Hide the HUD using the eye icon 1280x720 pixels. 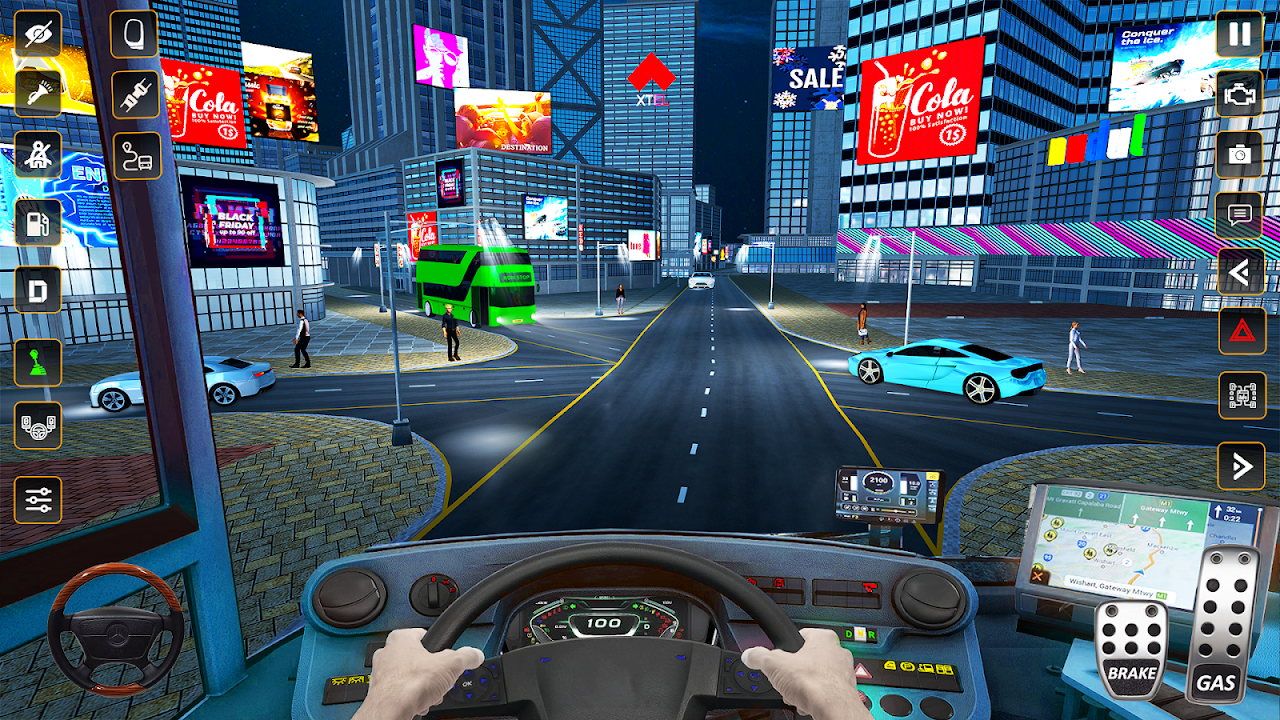tap(36, 36)
